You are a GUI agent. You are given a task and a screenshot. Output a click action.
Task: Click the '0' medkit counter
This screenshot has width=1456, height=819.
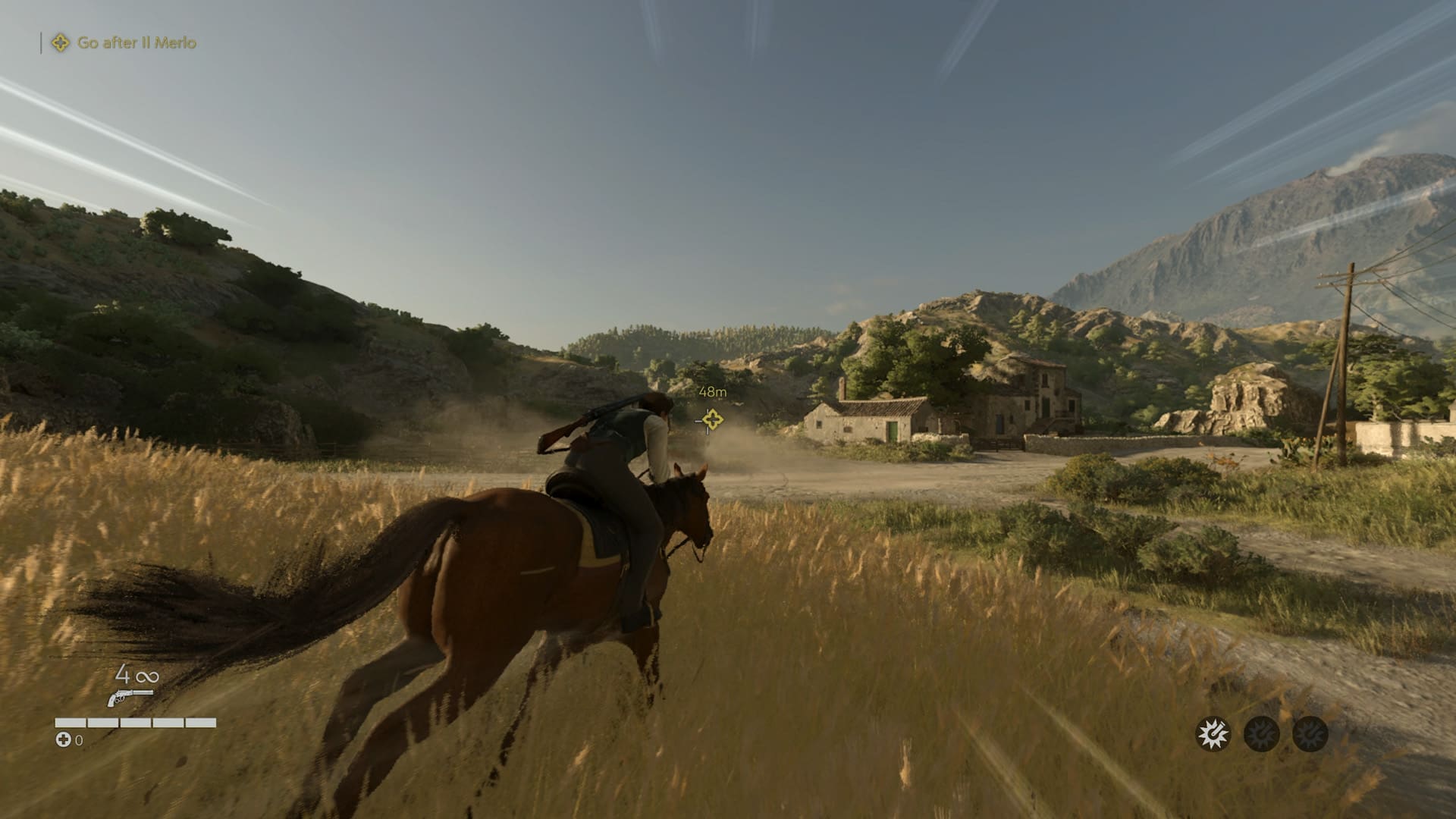tap(79, 742)
